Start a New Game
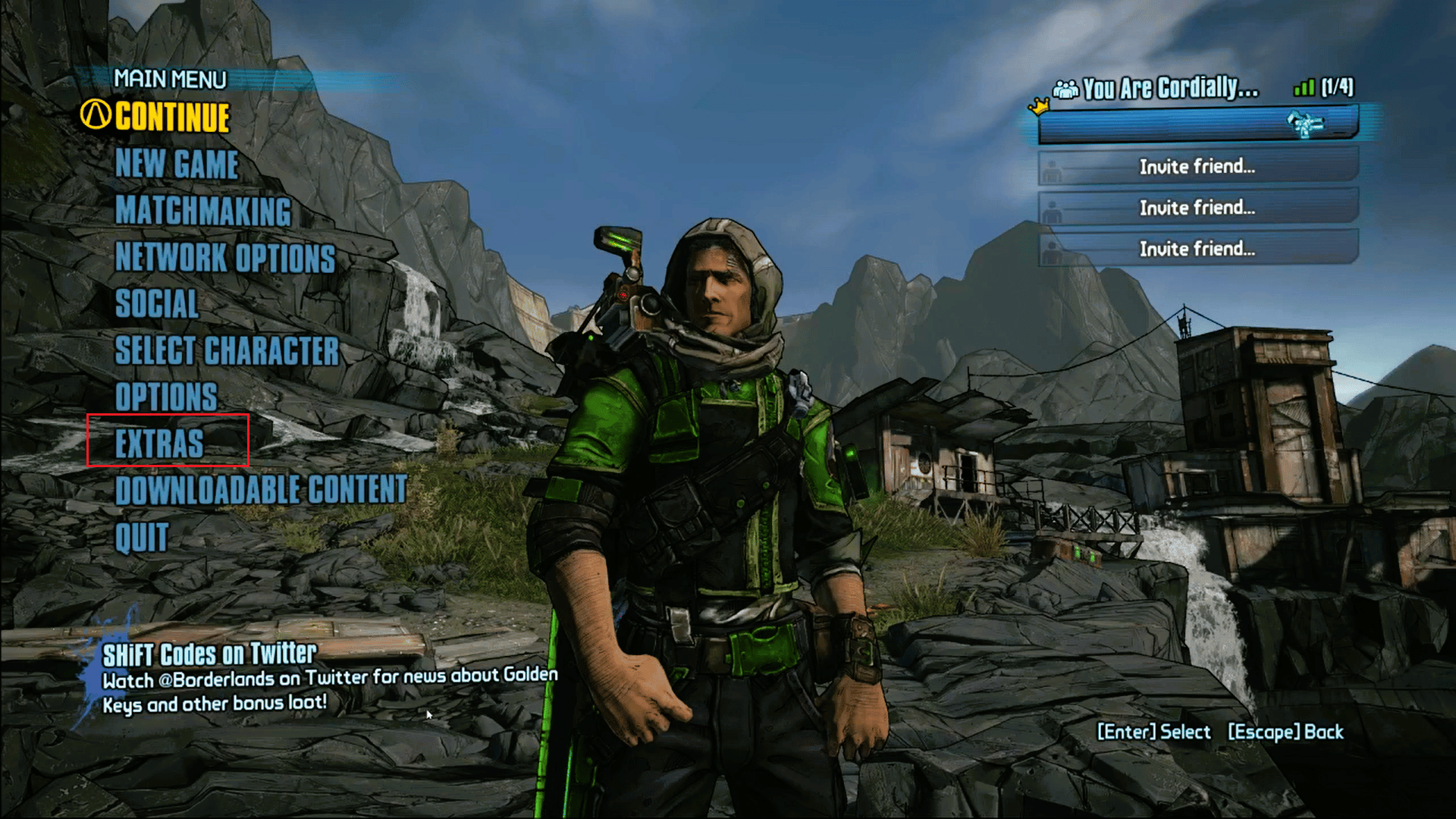The image size is (1456, 819). pyautogui.click(x=177, y=165)
